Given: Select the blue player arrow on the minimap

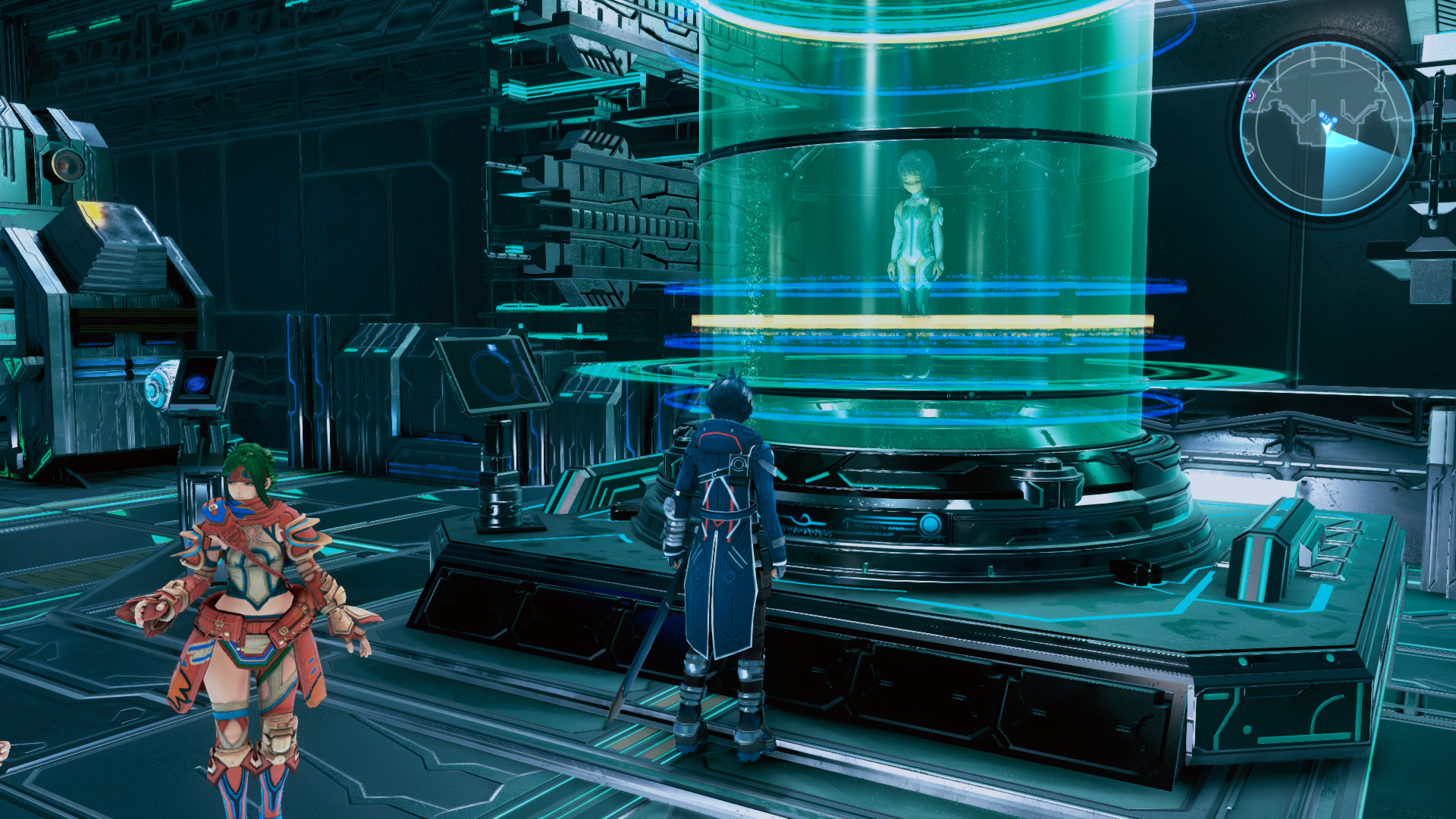Looking at the screenshot, I should (1326, 129).
